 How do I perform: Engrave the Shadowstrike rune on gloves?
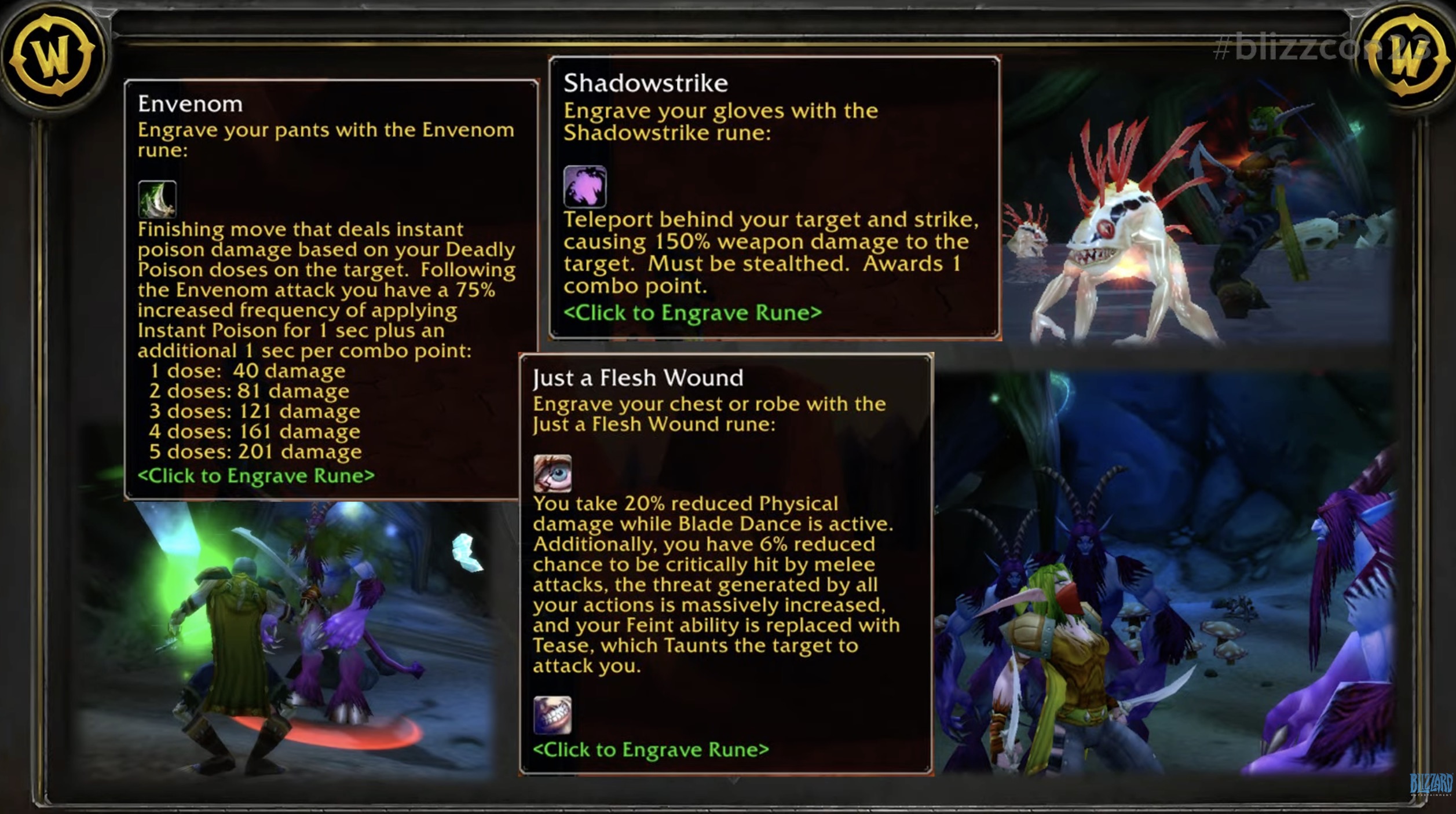tap(692, 313)
